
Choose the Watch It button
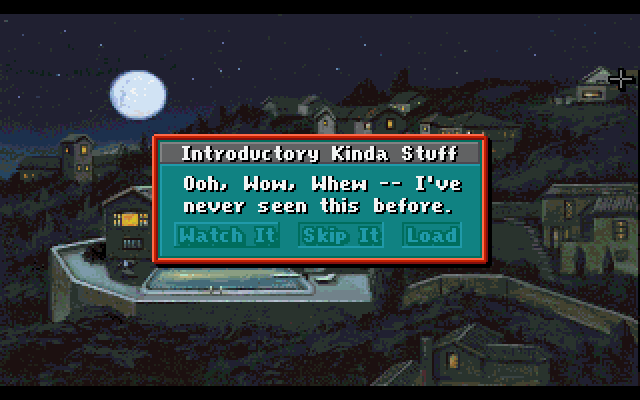pos(211,235)
